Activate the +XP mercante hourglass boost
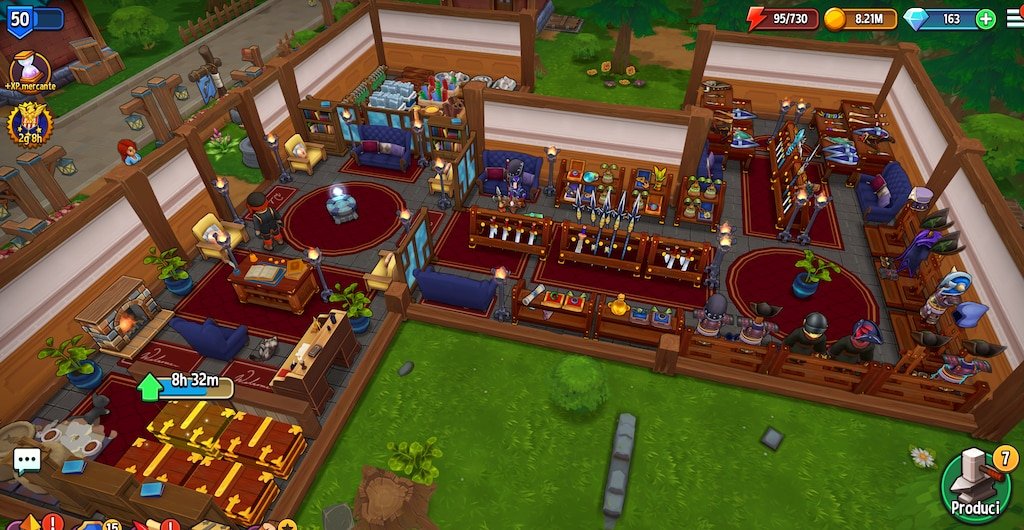 coord(30,70)
